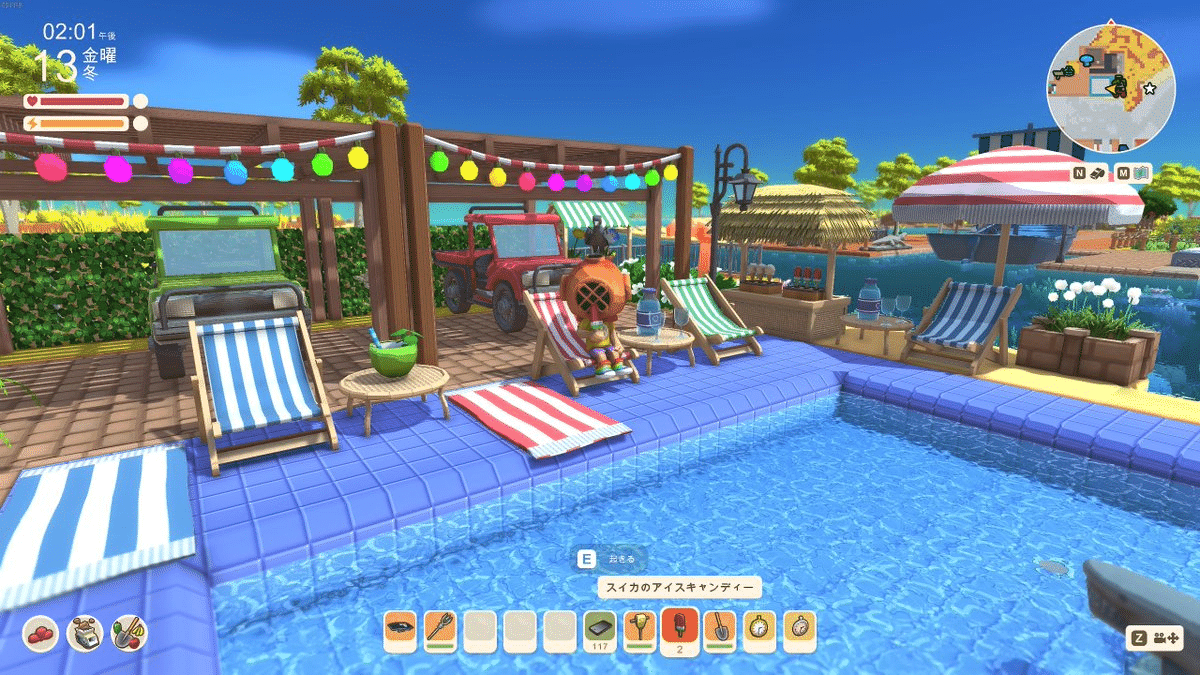This screenshot has height=675, width=1200.
Task: Choose the shovel hotbar slot
Action: pyautogui.click(x=719, y=628)
